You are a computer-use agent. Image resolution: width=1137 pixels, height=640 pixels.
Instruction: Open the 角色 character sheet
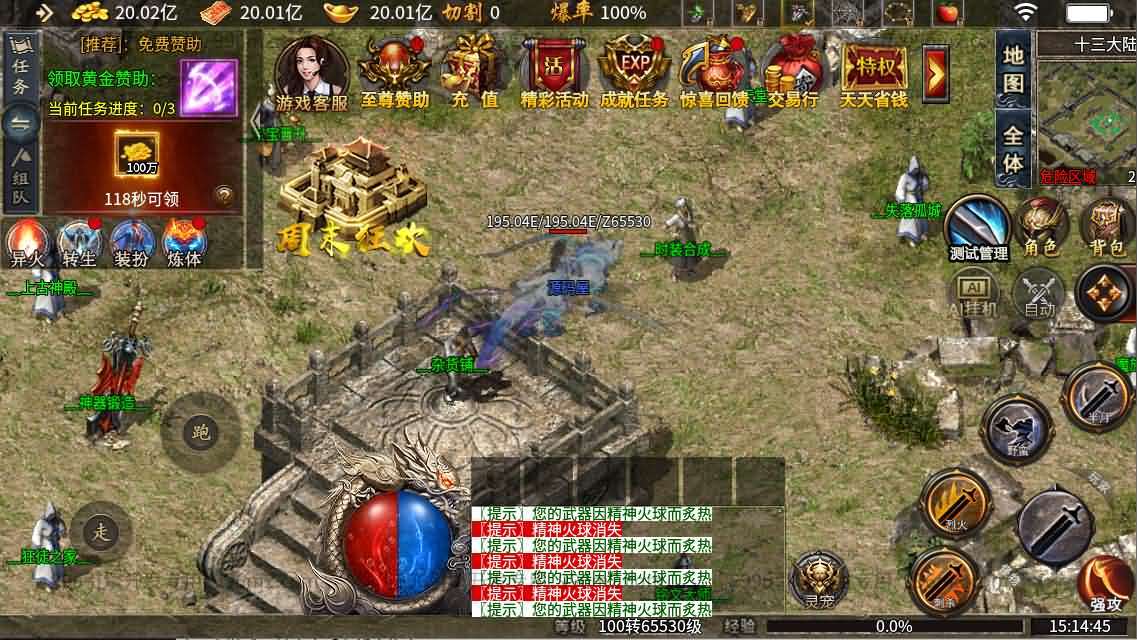1041,225
